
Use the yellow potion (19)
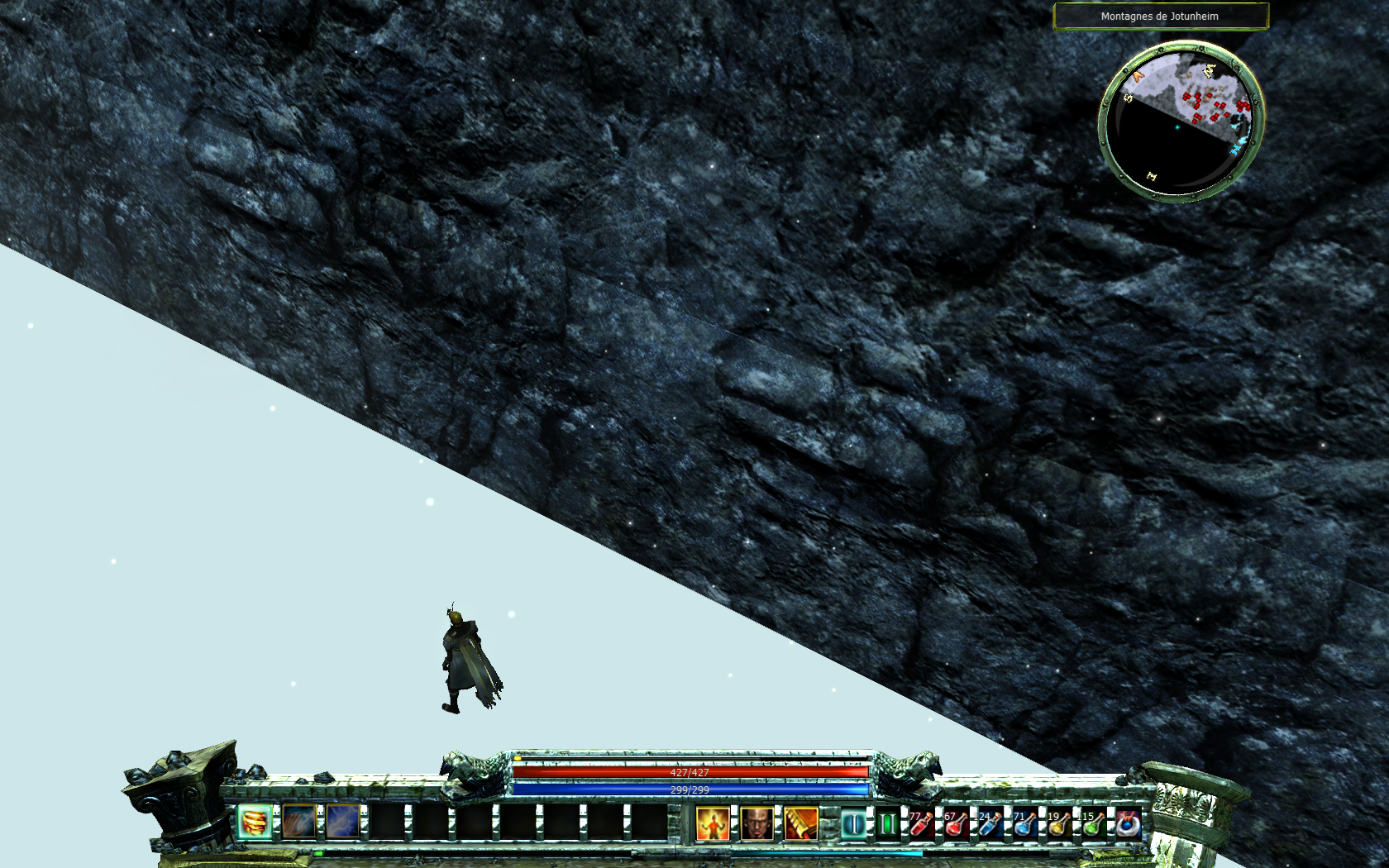click(x=1059, y=824)
